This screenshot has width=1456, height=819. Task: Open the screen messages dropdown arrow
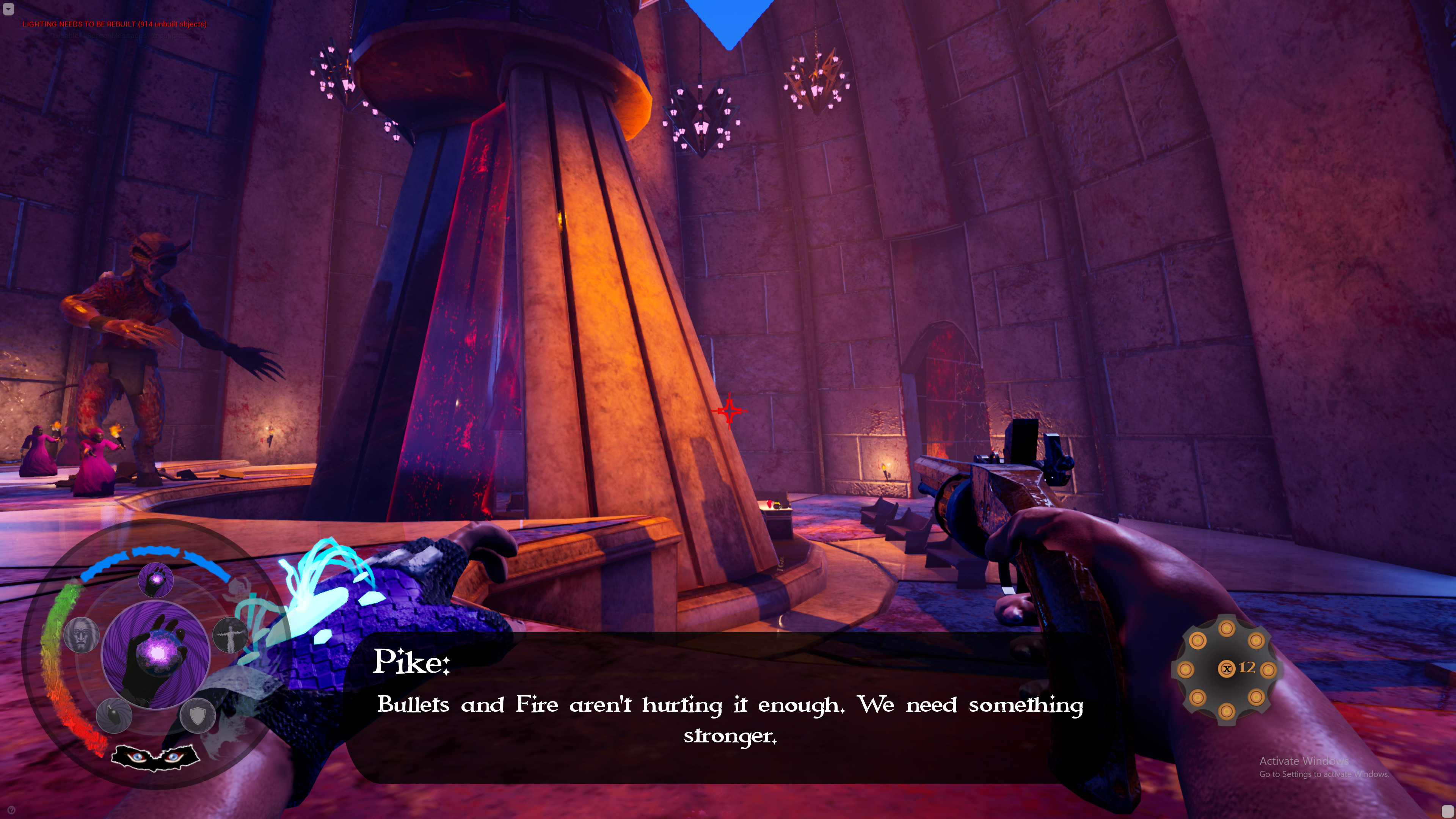[8, 8]
